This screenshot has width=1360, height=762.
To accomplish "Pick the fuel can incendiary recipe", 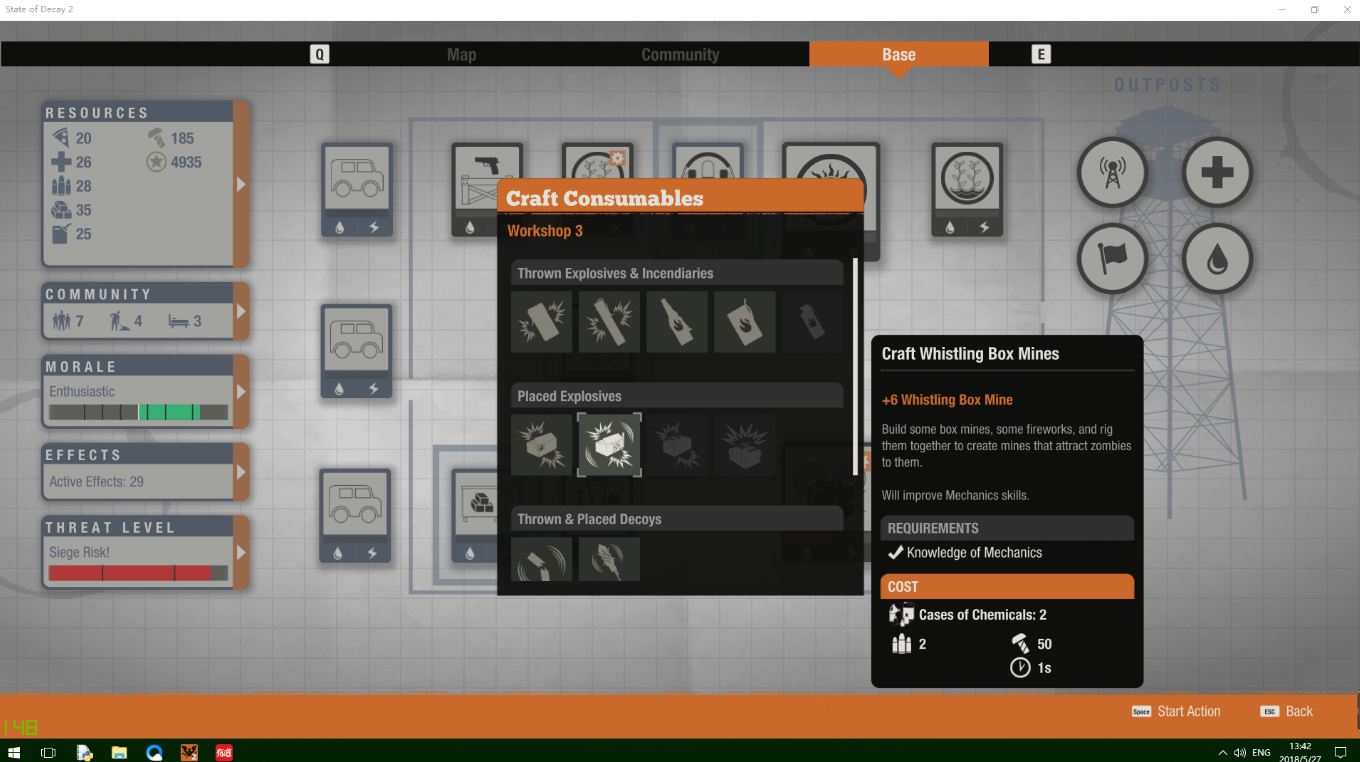I will pos(745,322).
